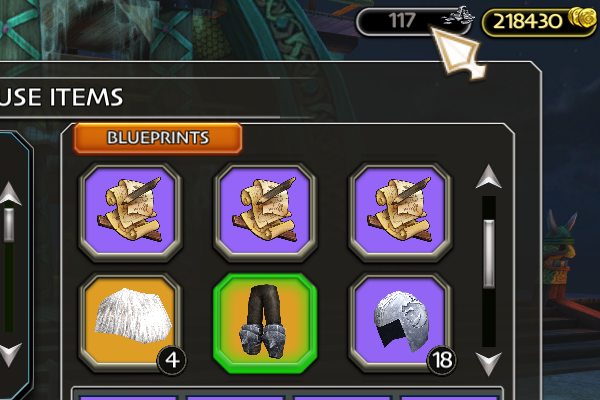Select the white fur item slot
This screenshot has width=600, height=400.
coord(130,323)
